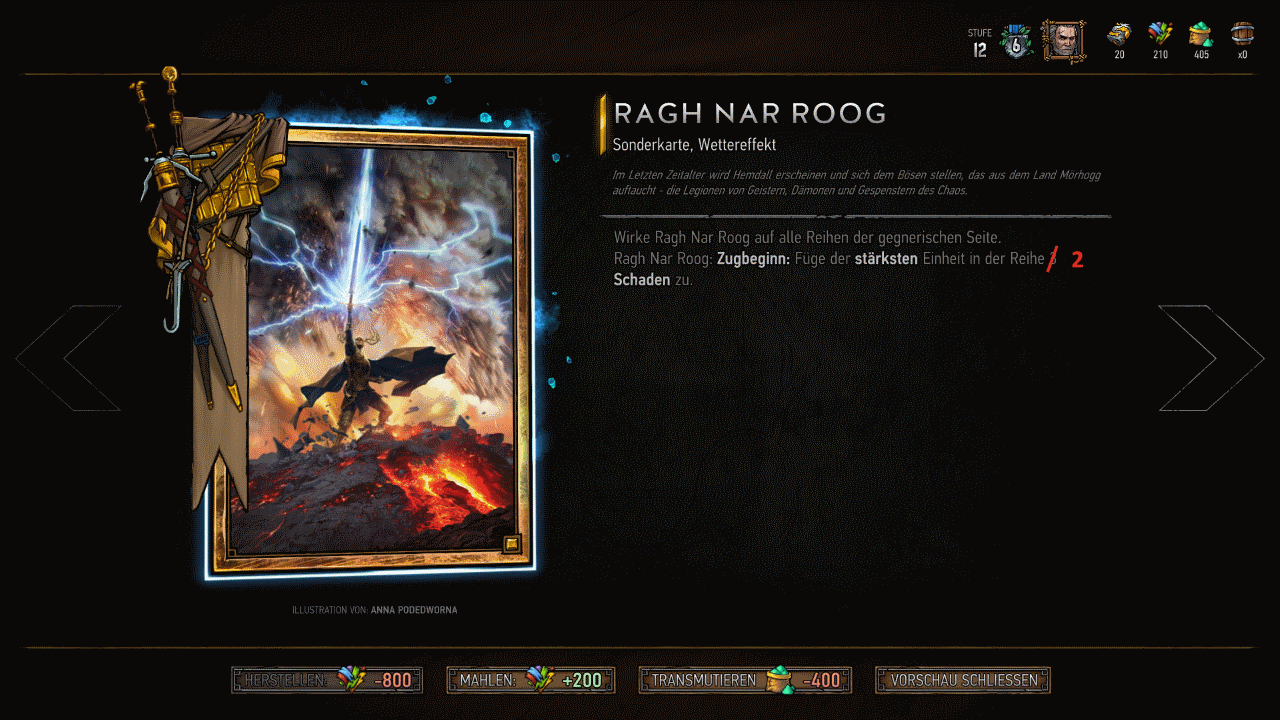Click the card title Ragh Nar Roog
The width and height of the screenshot is (1280, 720).
tap(752, 113)
